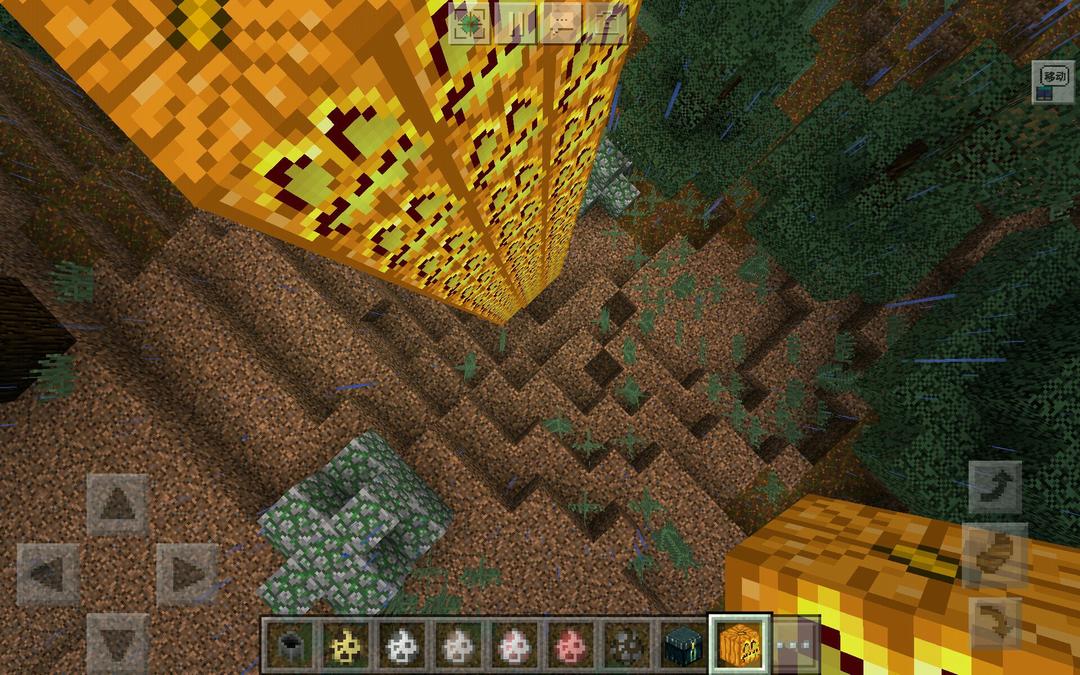The image size is (1080, 675).
Task: Select the dark gray spawn egg slot
Action: pos(627,645)
